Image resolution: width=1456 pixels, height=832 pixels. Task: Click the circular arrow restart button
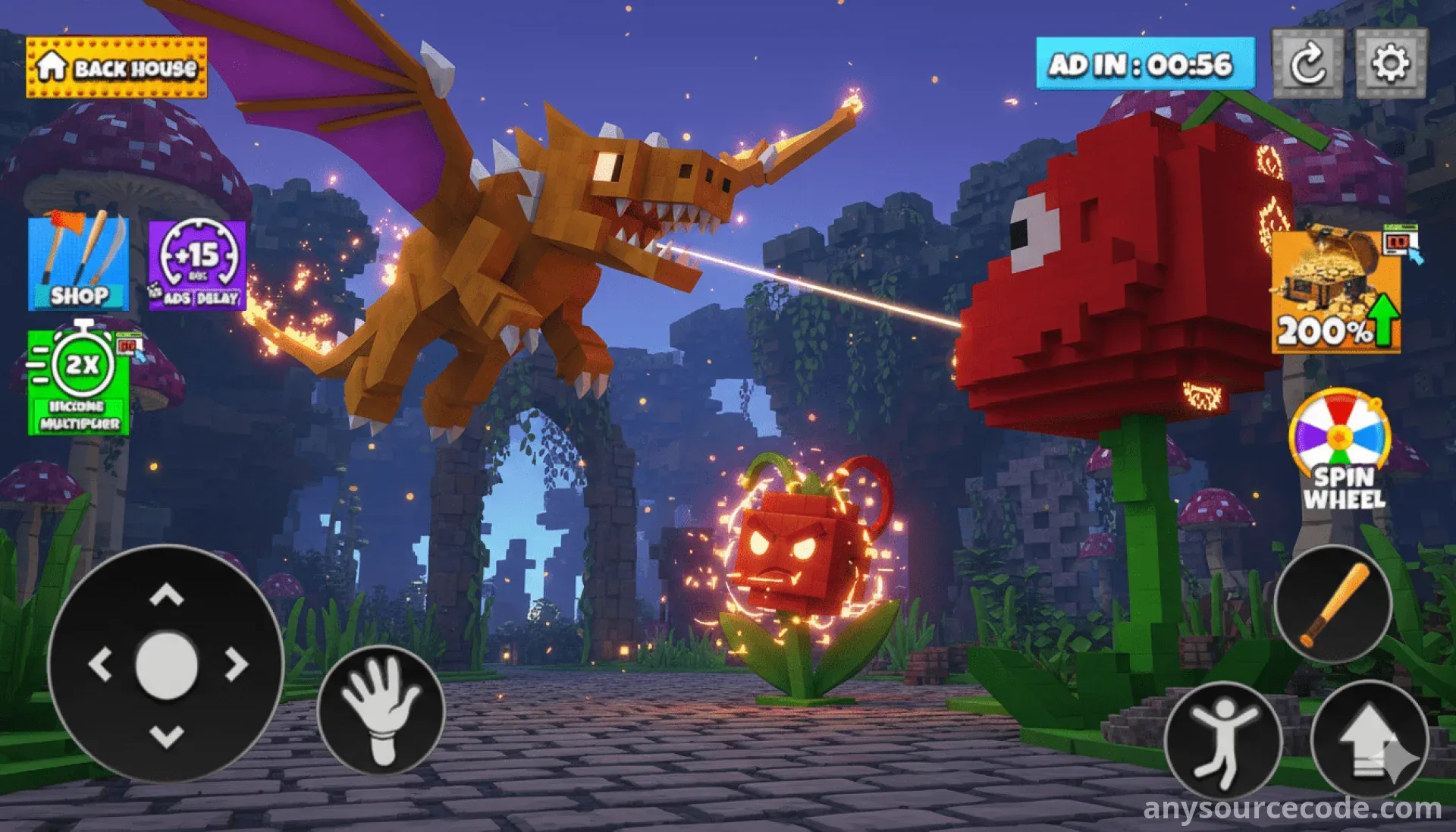1307,64
